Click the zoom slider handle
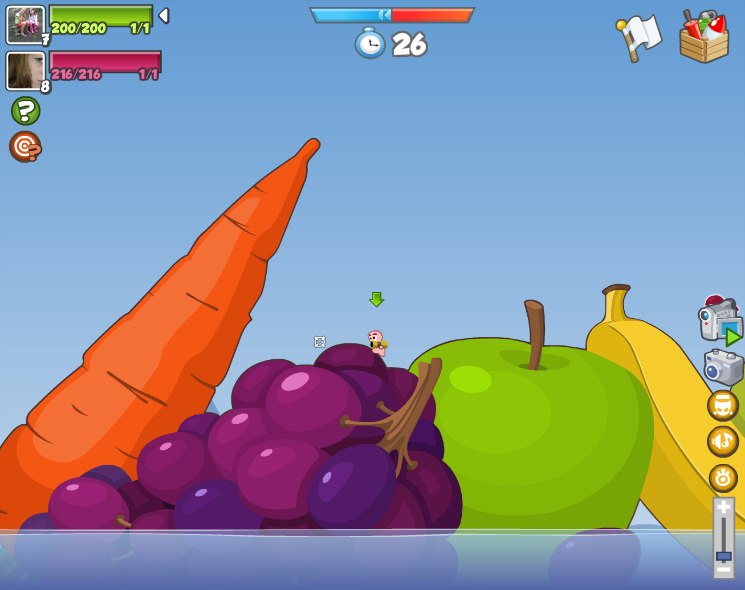Image resolution: width=745 pixels, height=590 pixels. (x=723, y=555)
